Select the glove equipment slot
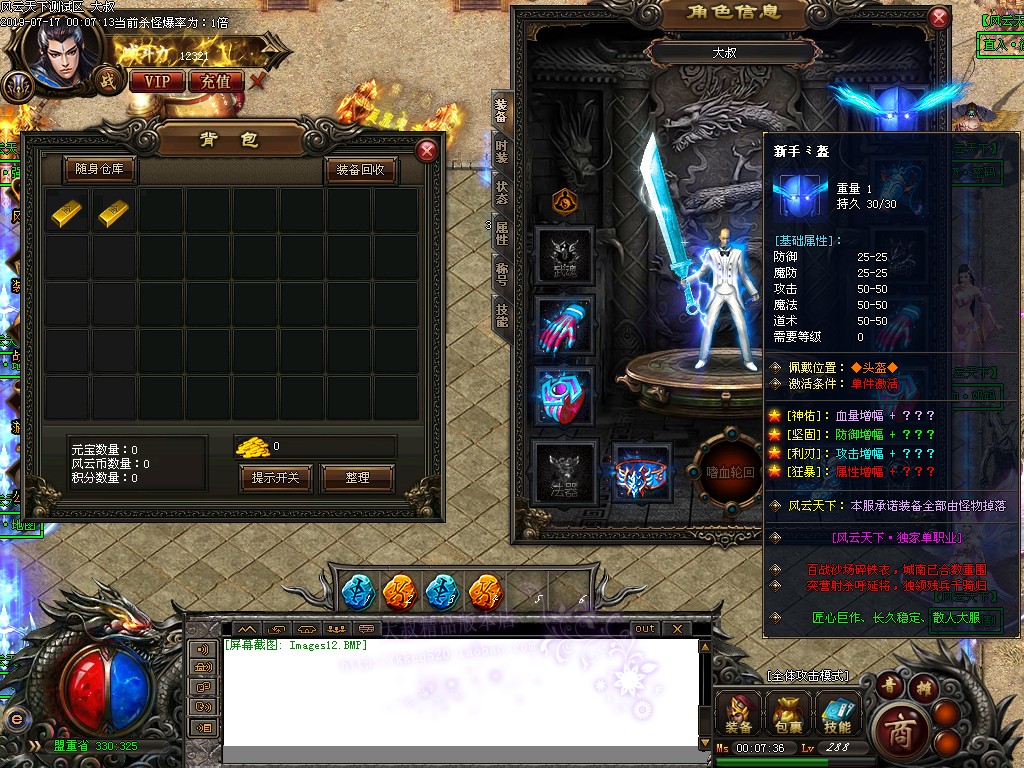This screenshot has width=1024, height=768. [564, 324]
